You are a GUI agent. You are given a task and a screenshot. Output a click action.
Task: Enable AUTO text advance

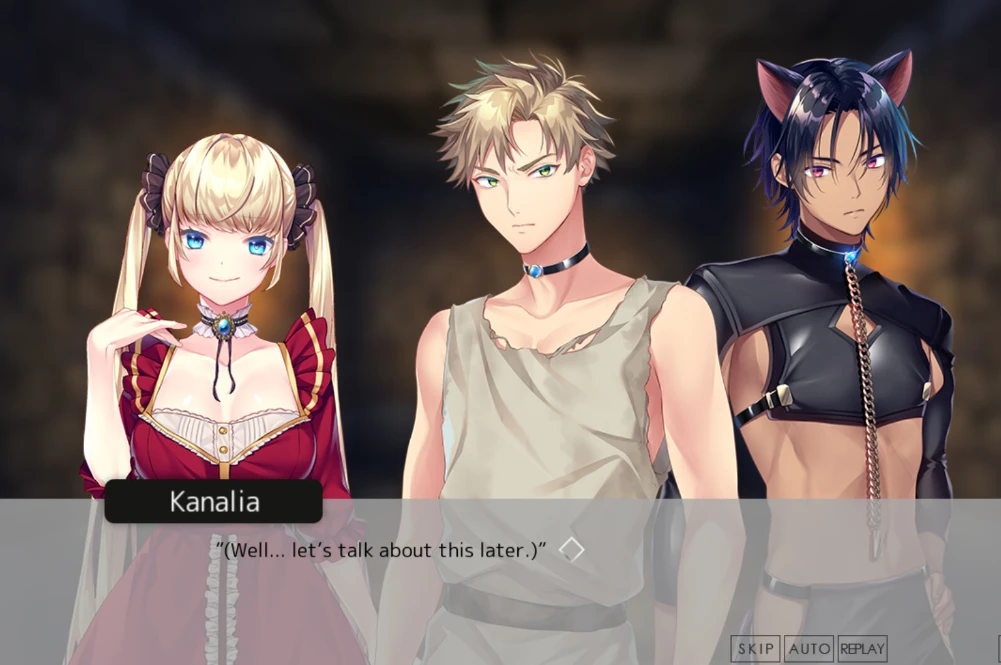pos(808,649)
